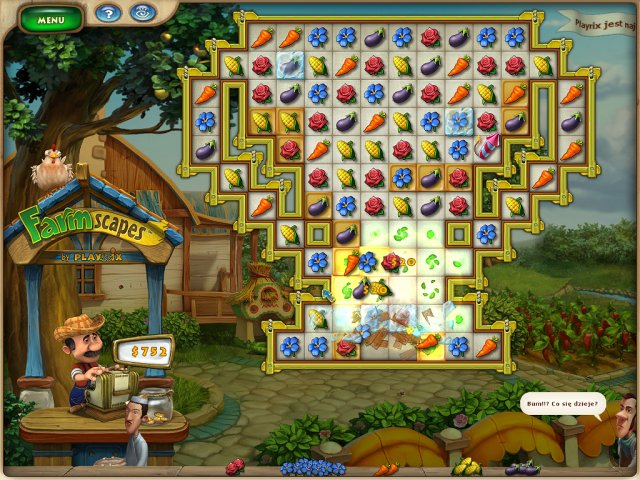Select the firecracker rocket tile on the board
This screenshot has height=480, width=640.
point(488,148)
